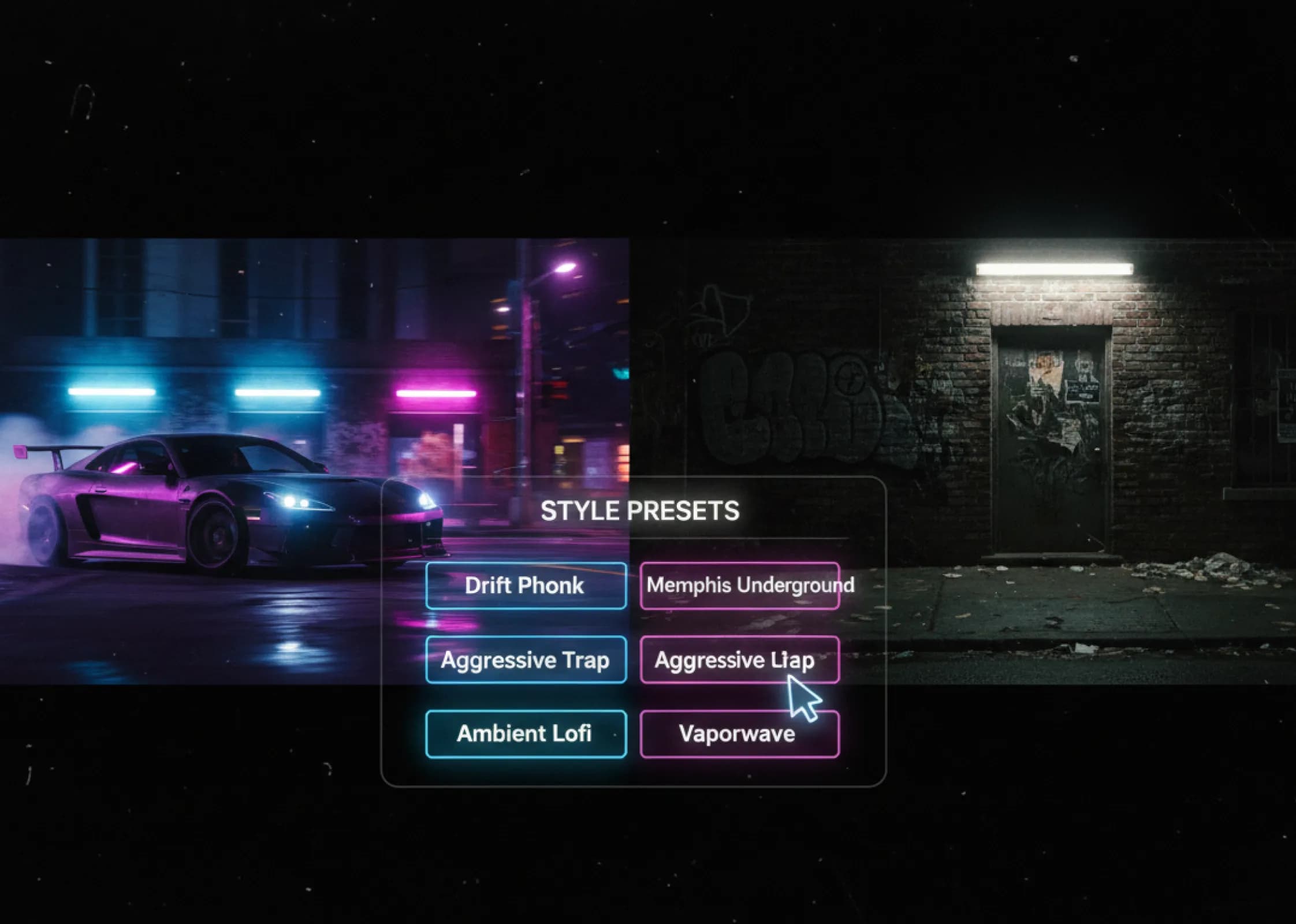Viewport: 1296px width, 924px height.
Task: Select the Drift Phonk style preset
Action: (x=526, y=586)
